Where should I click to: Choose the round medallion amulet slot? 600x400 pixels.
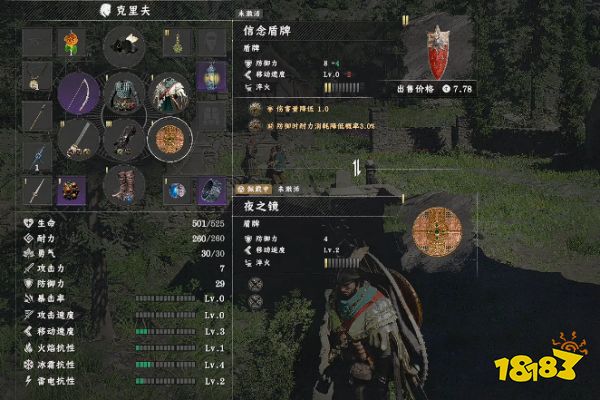(x=37, y=76)
